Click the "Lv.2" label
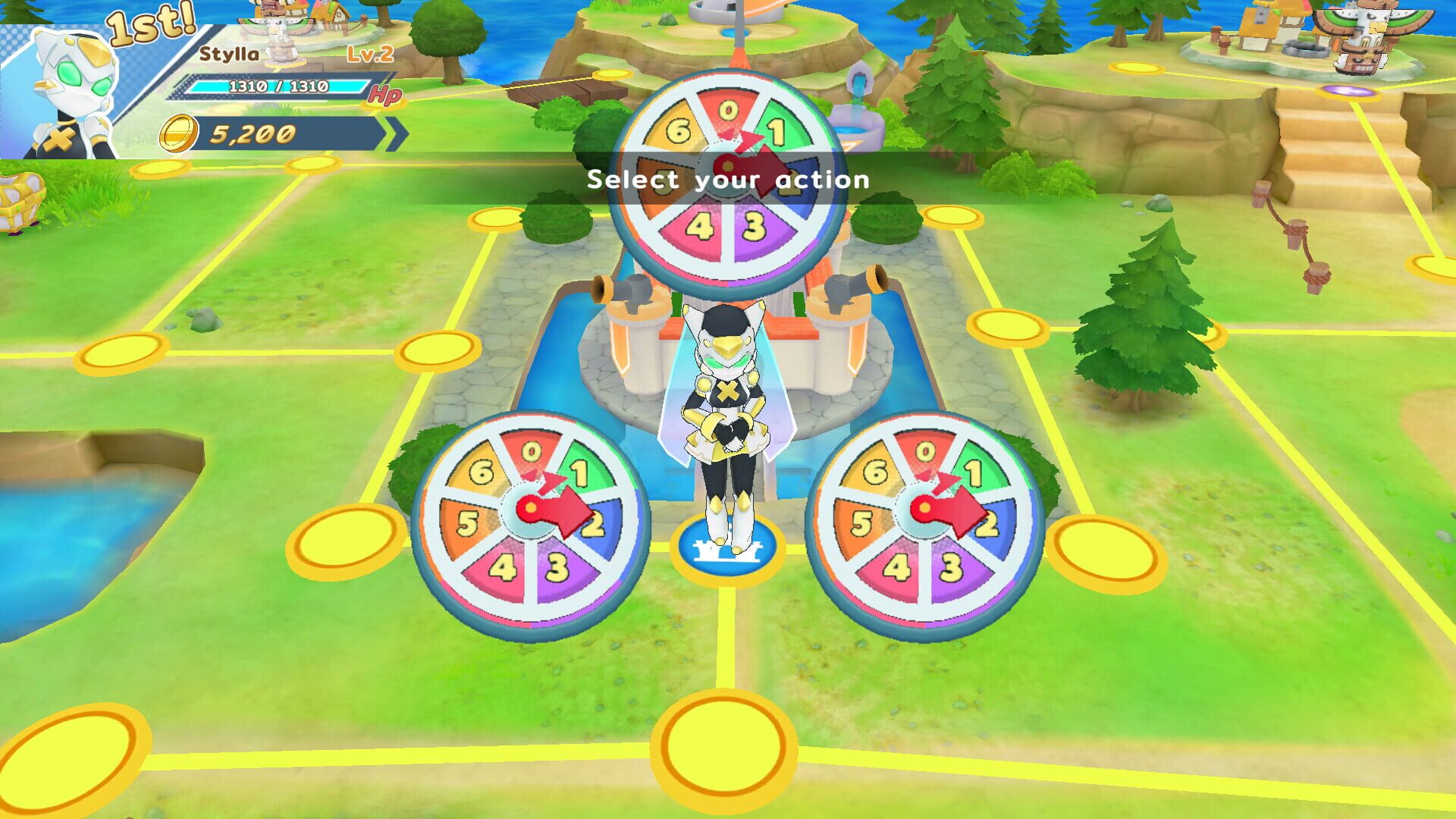Viewport: 1456px width, 819px height. click(x=369, y=53)
